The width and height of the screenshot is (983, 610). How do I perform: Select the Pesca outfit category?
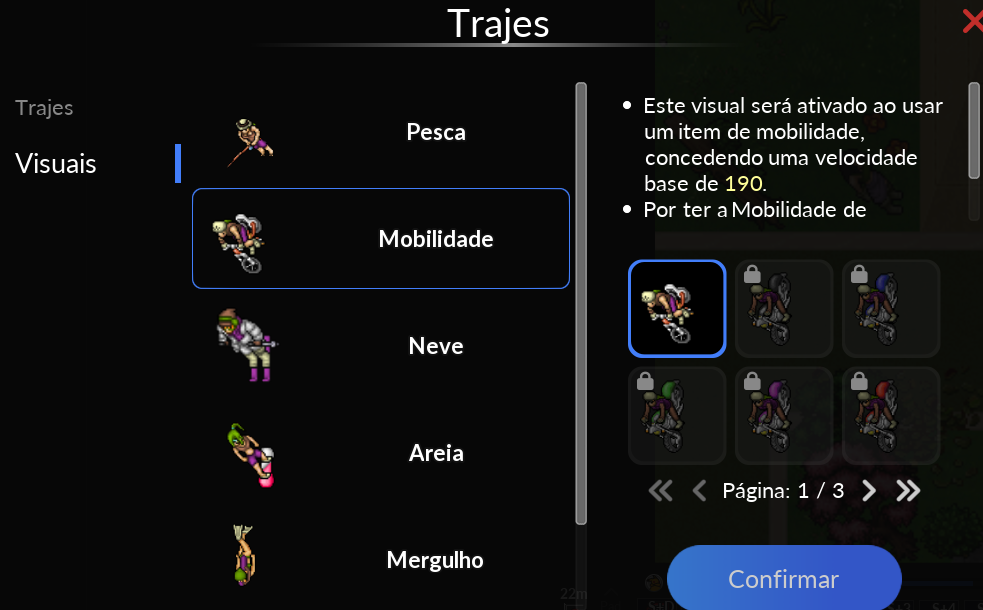pyautogui.click(x=380, y=132)
